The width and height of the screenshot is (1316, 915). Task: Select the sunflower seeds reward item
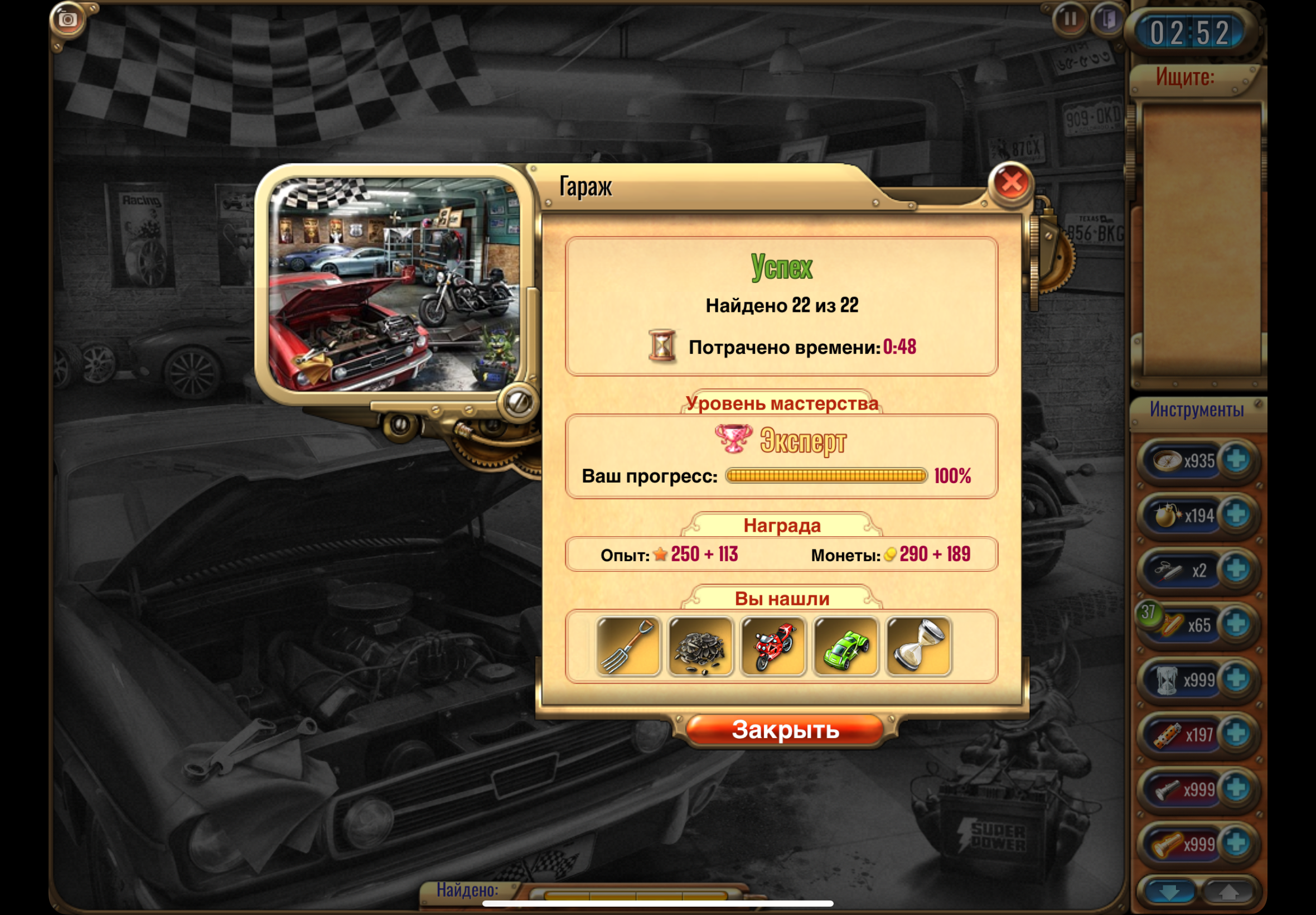click(700, 646)
